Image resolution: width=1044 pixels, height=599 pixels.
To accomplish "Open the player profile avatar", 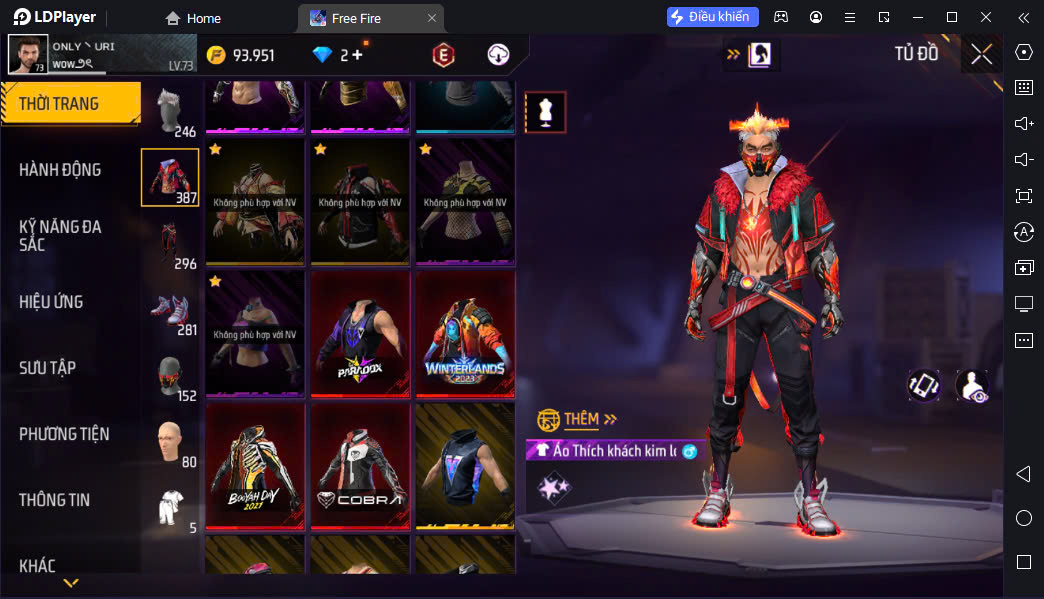I will point(27,54).
